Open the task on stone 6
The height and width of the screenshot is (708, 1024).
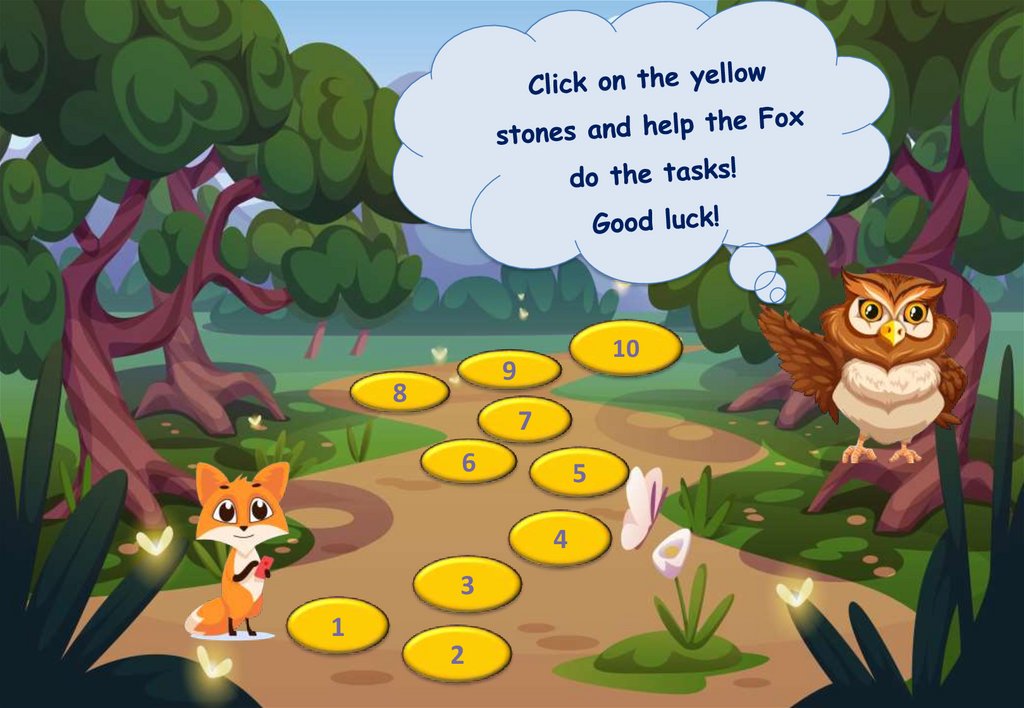[468, 462]
